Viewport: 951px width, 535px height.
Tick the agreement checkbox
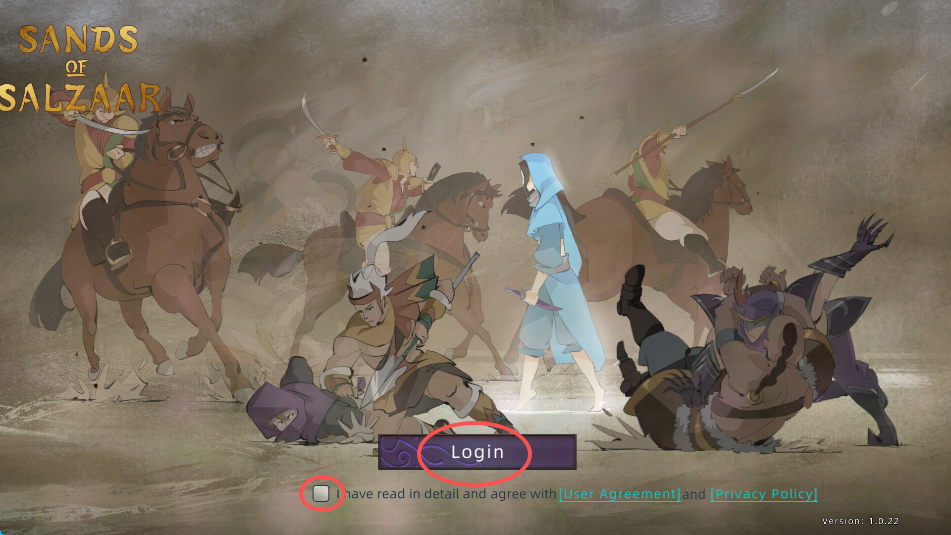coord(321,493)
